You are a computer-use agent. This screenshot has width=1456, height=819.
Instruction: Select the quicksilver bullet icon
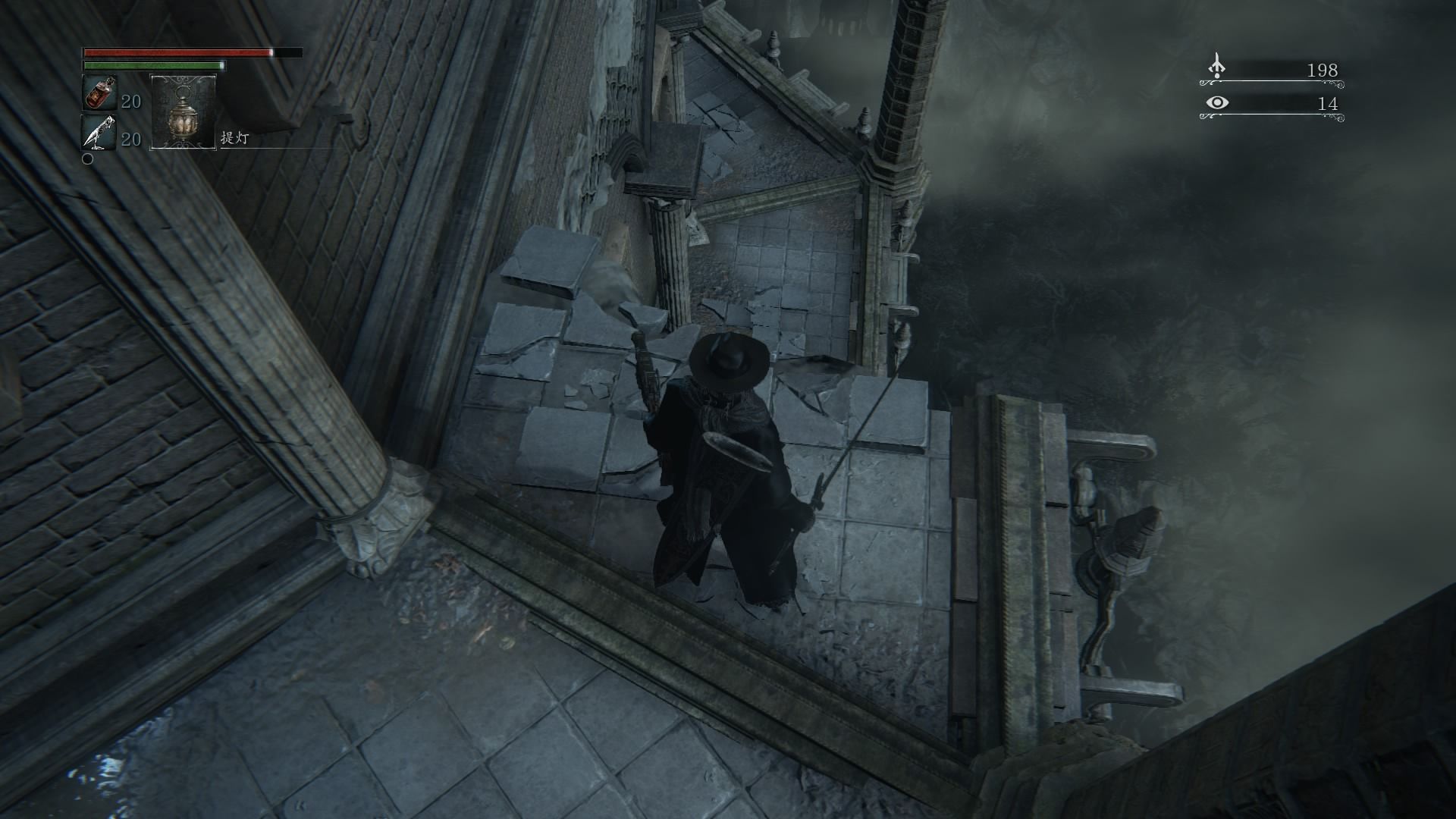pyautogui.click(x=99, y=133)
